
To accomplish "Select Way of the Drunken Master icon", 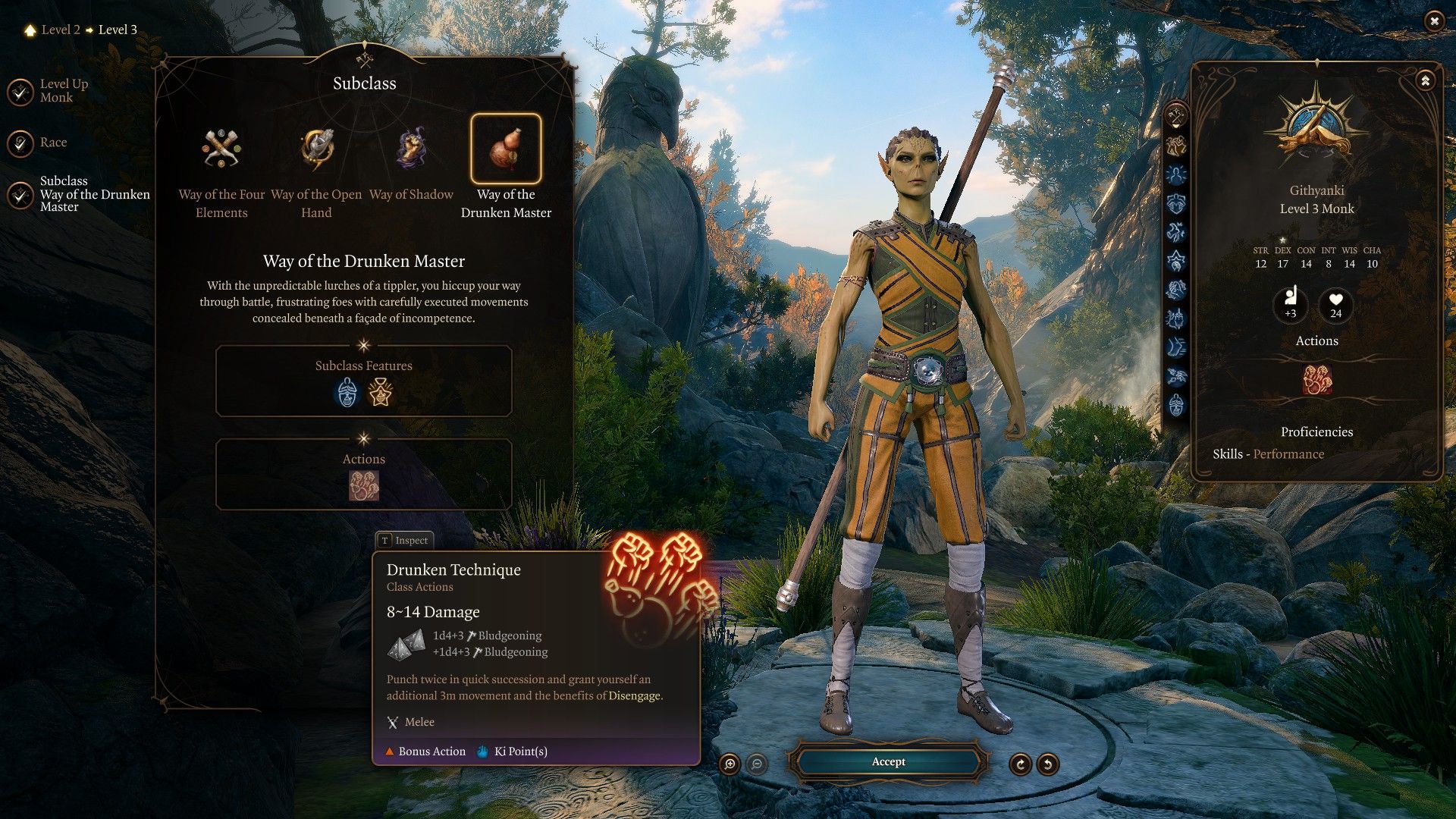I will 506,149.
